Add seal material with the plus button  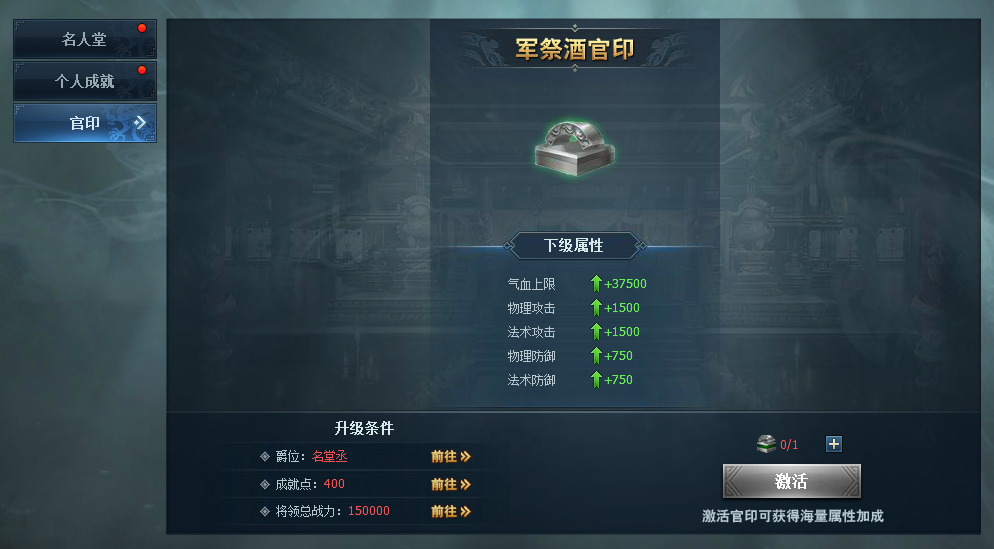tap(834, 444)
